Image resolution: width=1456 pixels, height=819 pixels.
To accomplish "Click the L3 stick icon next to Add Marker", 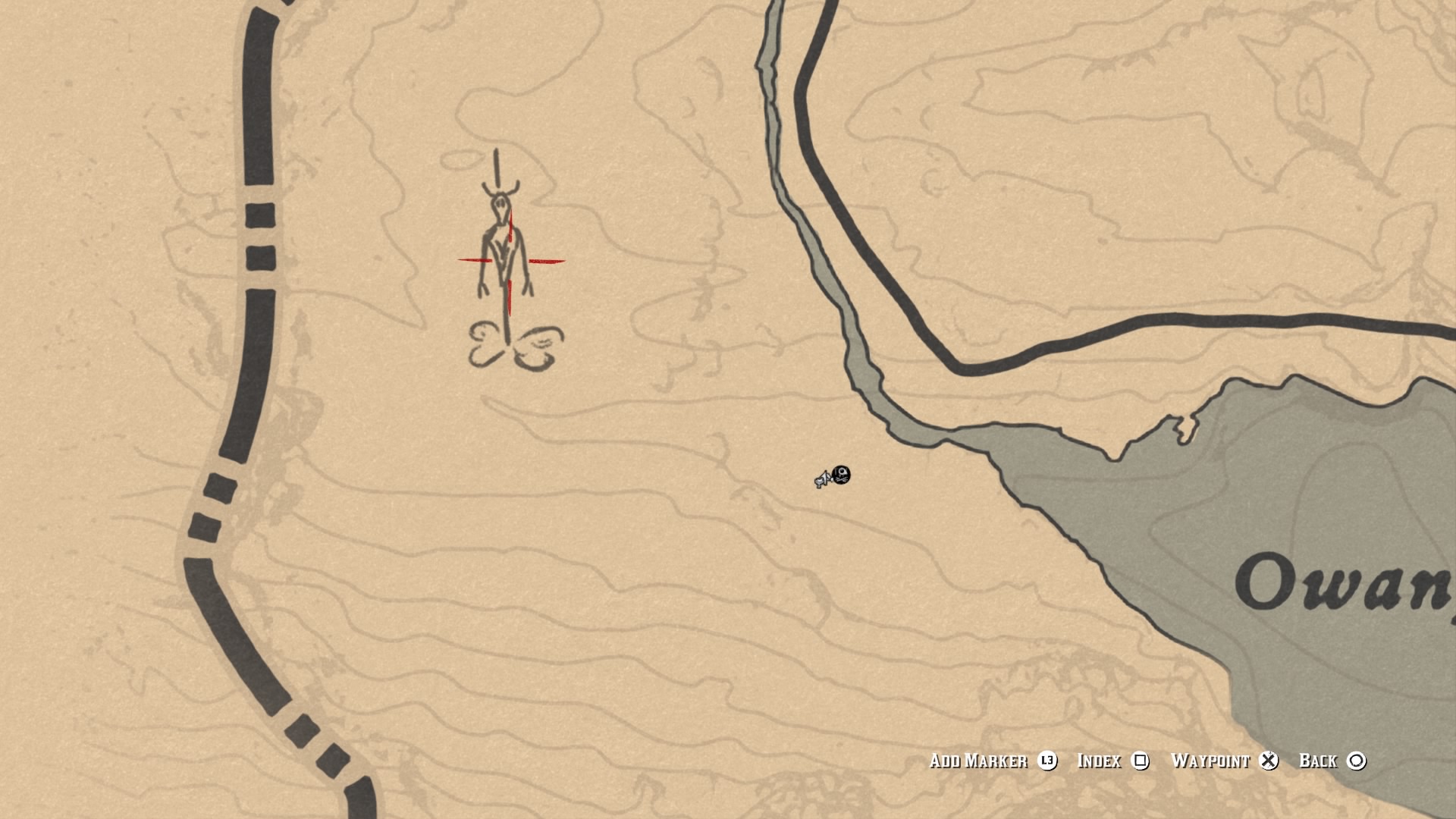I will click(1046, 761).
